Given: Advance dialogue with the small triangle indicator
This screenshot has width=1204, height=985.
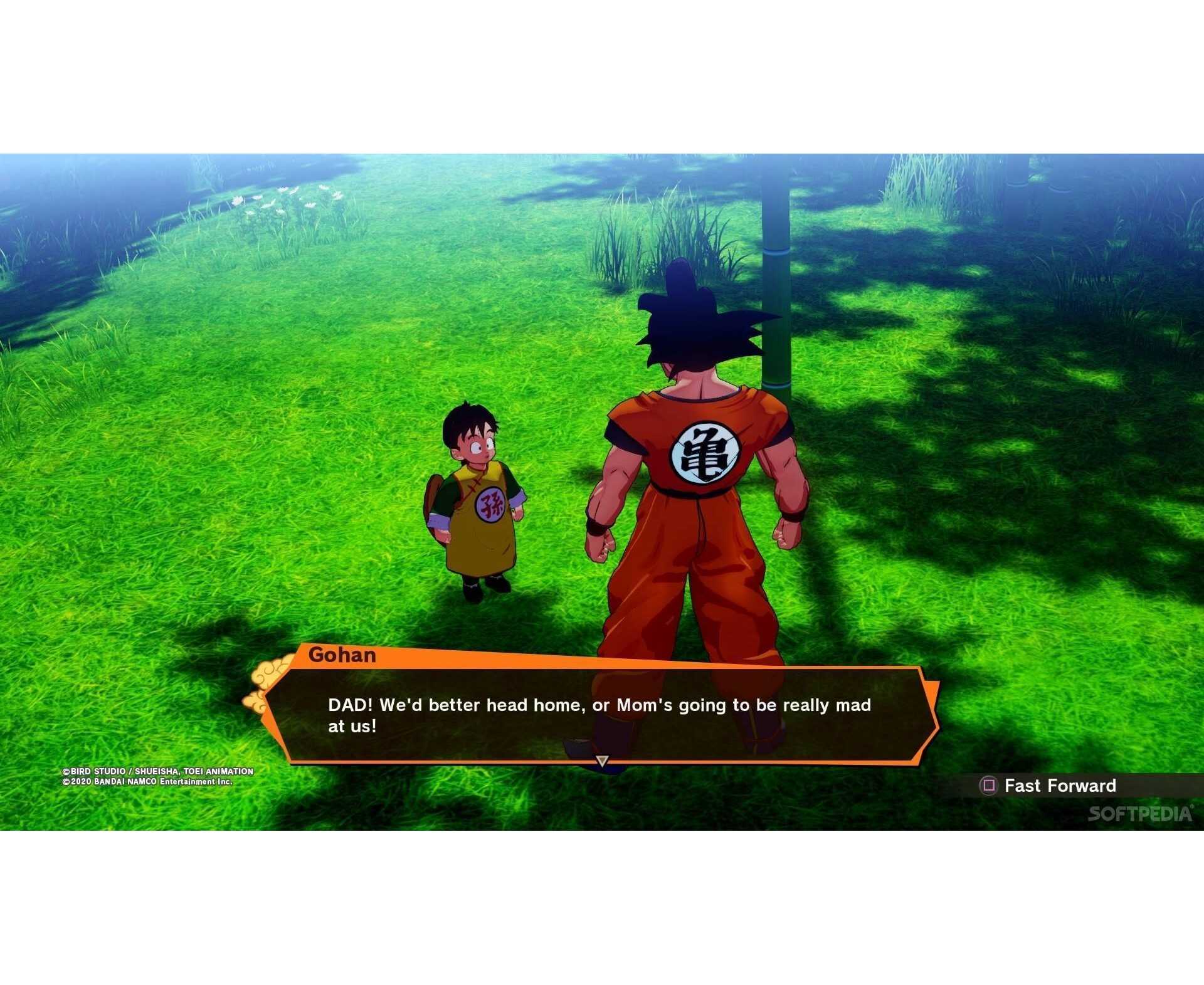Looking at the screenshot, I should coord(602,761).
